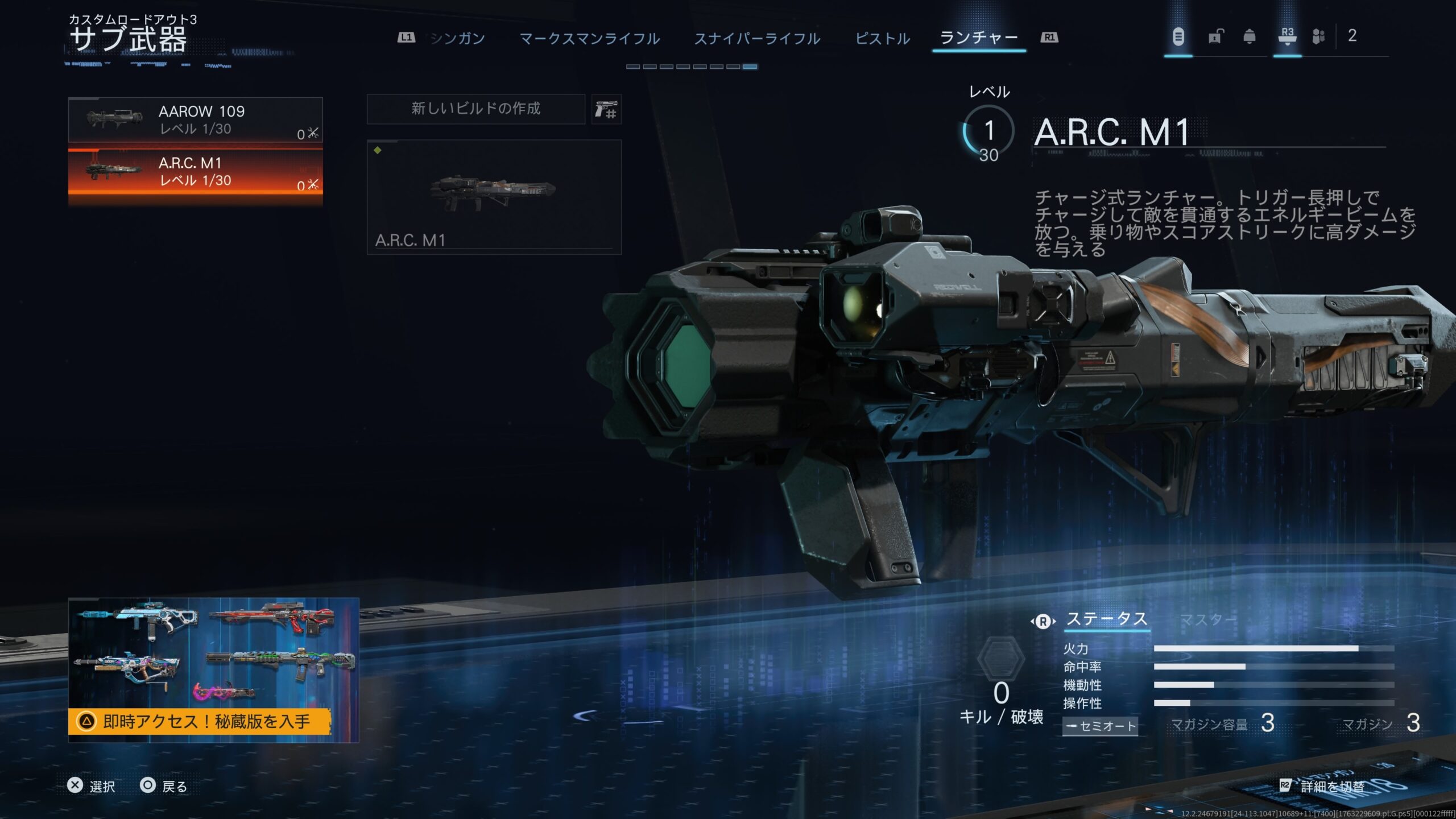Open the ピストル weapon category
This screenshot has height=819, width=1456.
coord(882,39)
